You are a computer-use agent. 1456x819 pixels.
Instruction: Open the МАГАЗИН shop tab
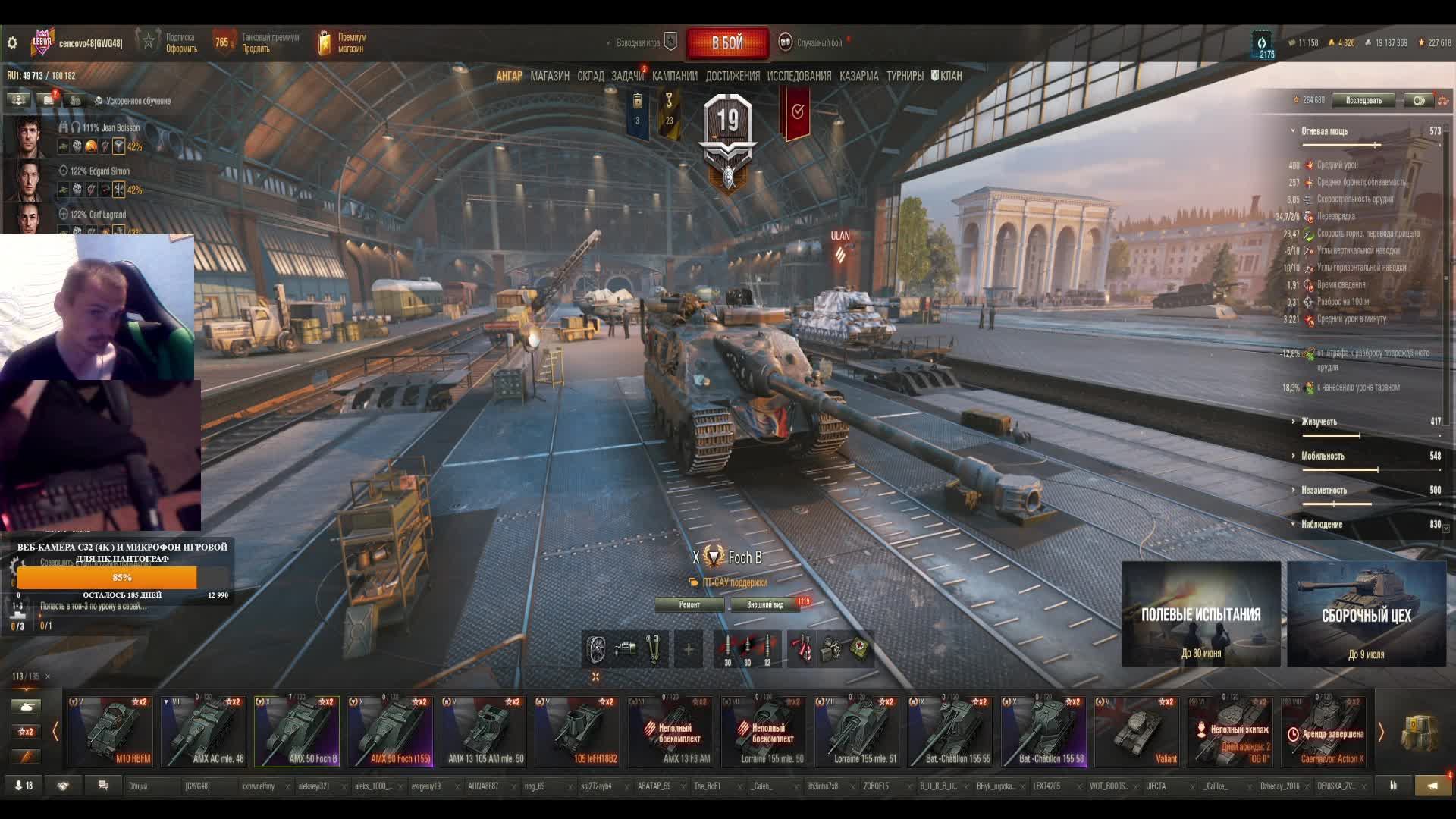coord(550,76)
